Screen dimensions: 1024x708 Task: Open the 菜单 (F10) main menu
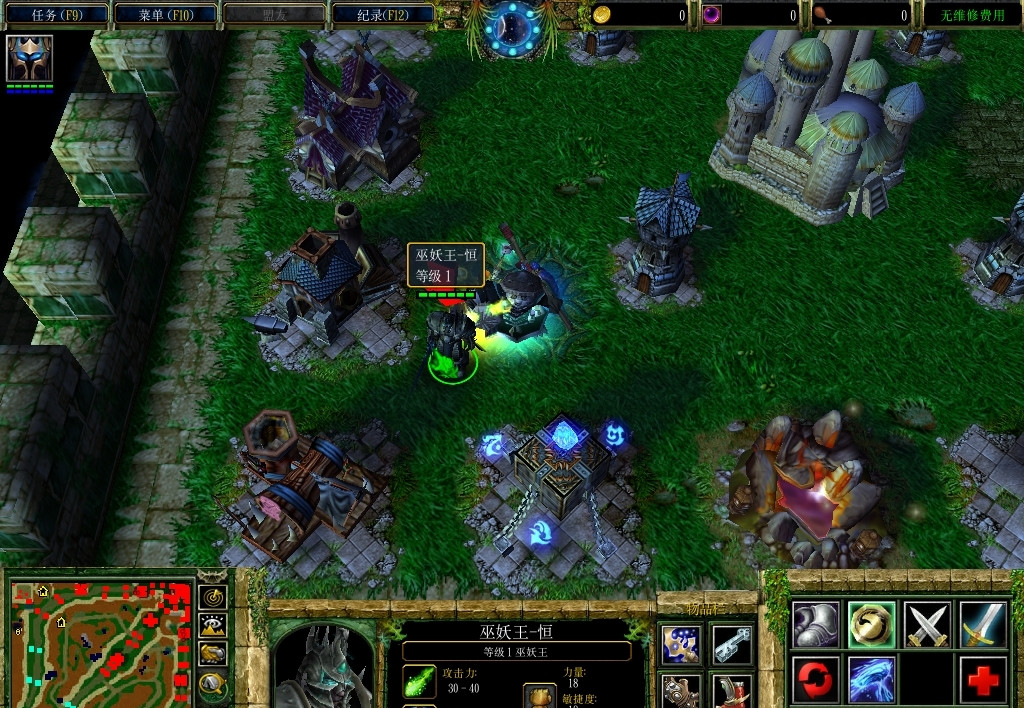pyautogui.click(x=165, y=14)
